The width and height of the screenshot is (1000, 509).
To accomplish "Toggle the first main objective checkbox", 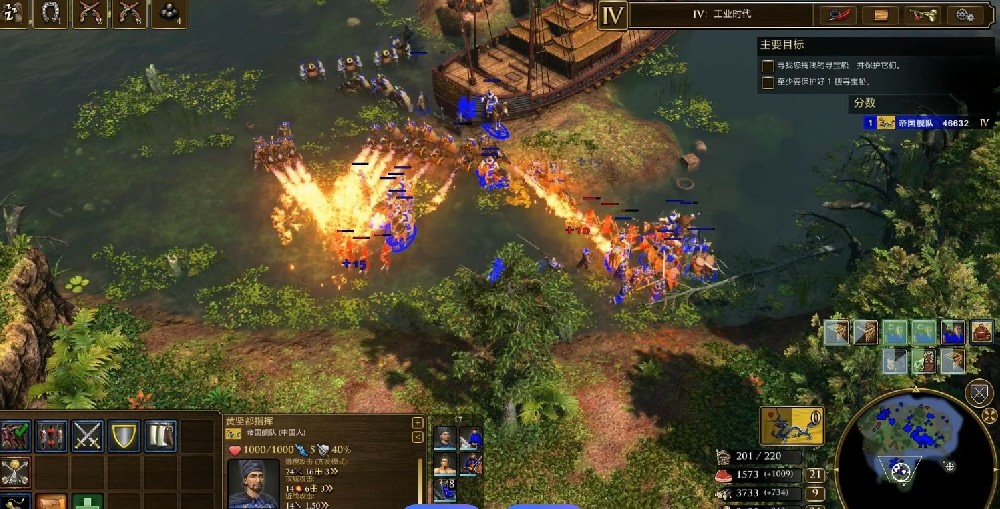I will [767, 65].
